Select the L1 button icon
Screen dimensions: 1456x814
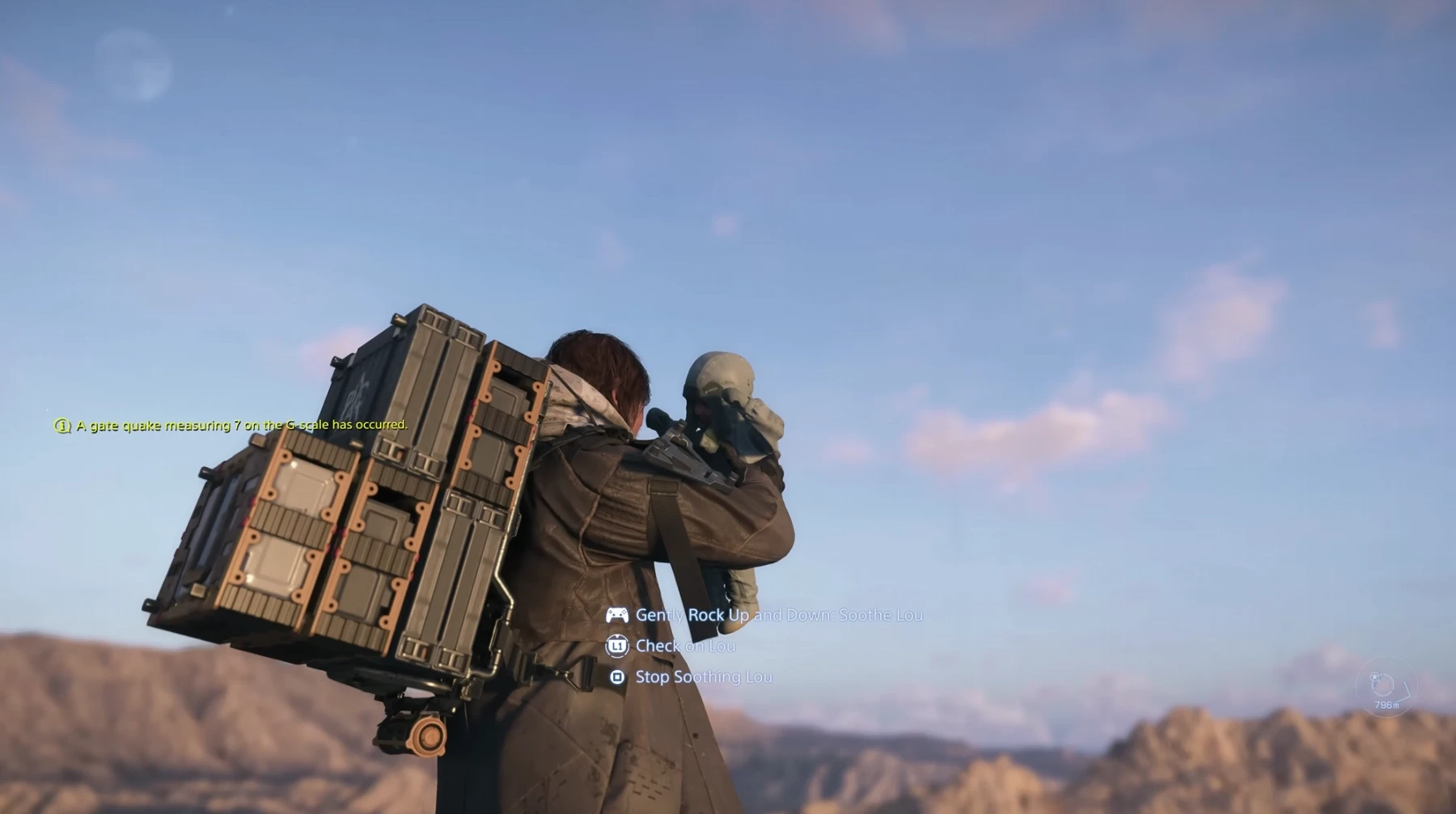618,646
